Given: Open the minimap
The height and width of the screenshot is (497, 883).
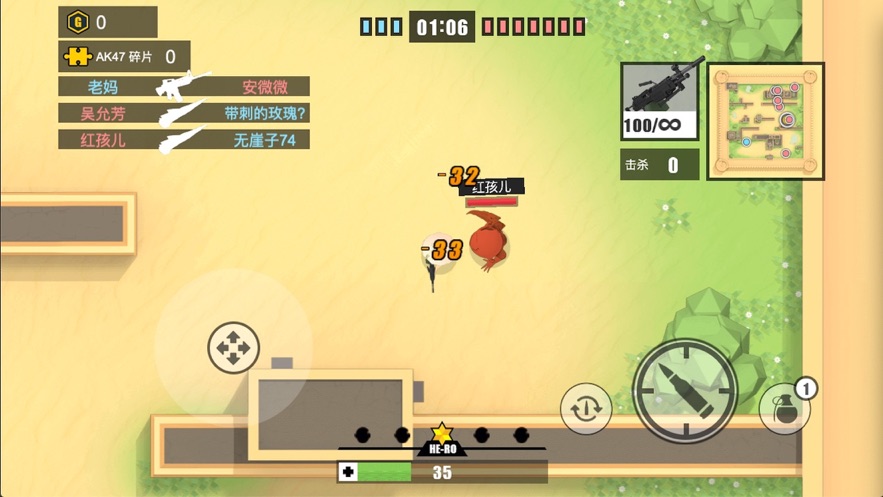Looking at the screenshot, I should click(765, 121).
